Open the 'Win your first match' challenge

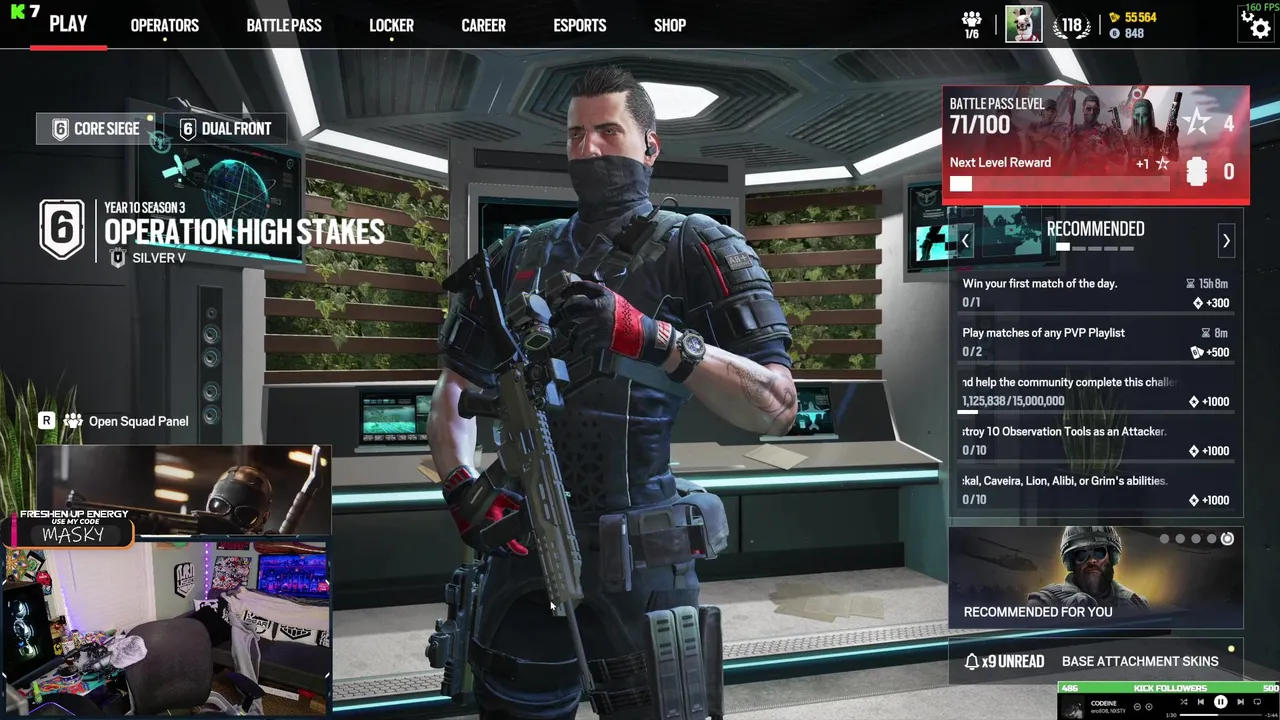(x=1095, y=293)
